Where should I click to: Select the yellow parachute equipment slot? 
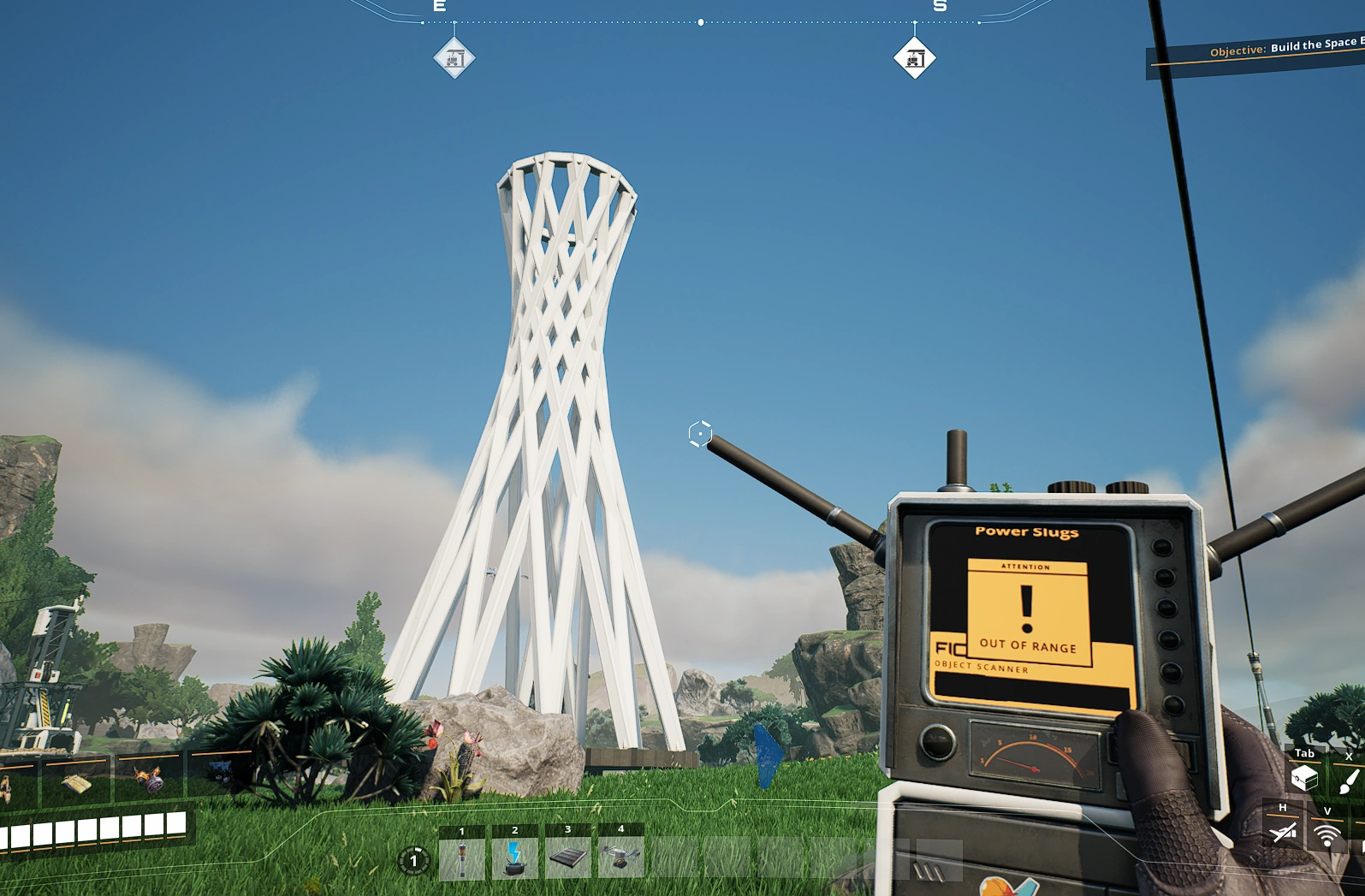pyautogui.click(x=75, y=783)
